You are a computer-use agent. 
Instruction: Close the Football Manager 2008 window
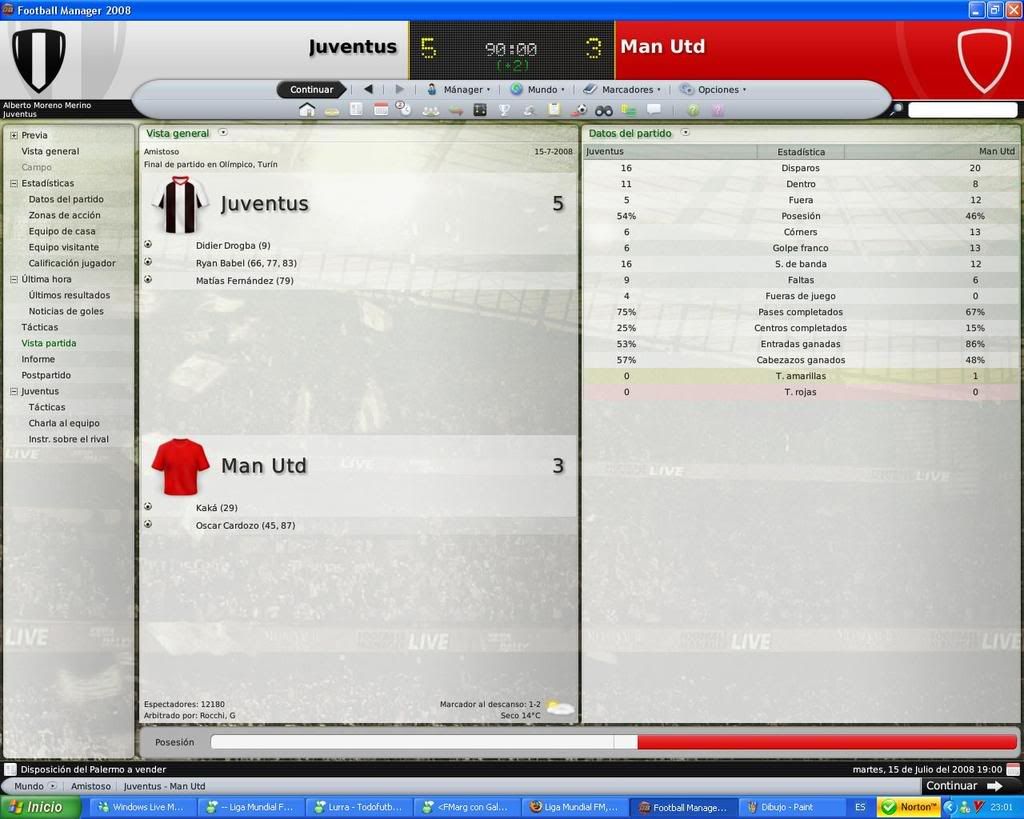[1012, 10]
